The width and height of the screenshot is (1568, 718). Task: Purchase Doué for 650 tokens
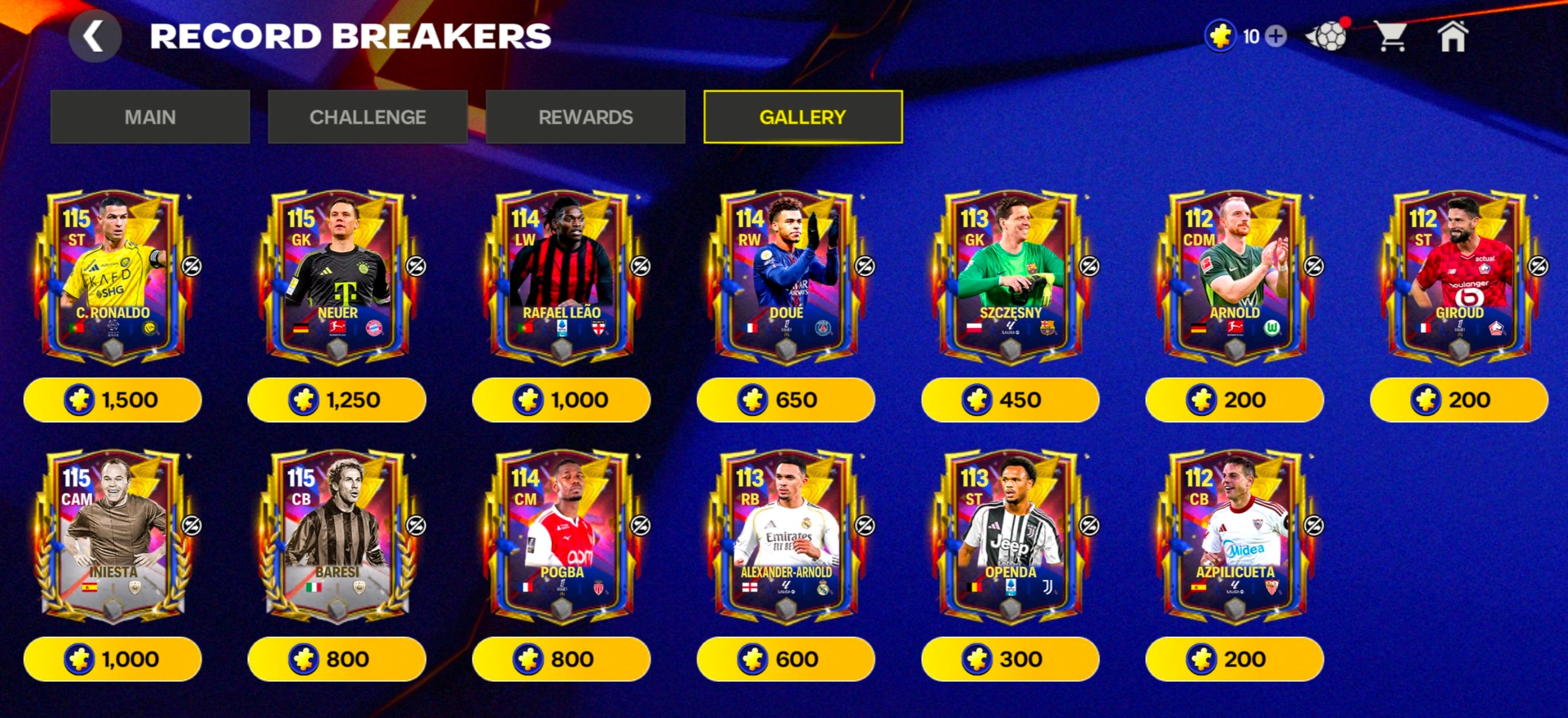pos(785,399)
